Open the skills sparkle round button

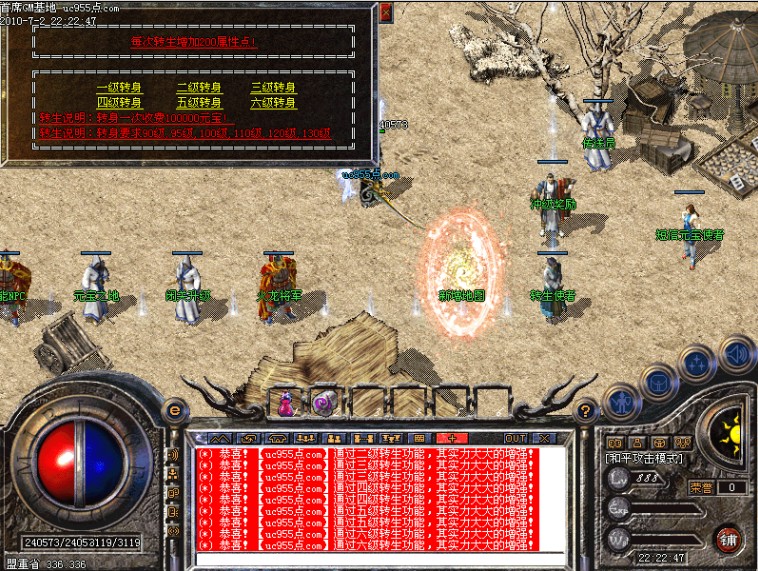(x=697, y=363)
